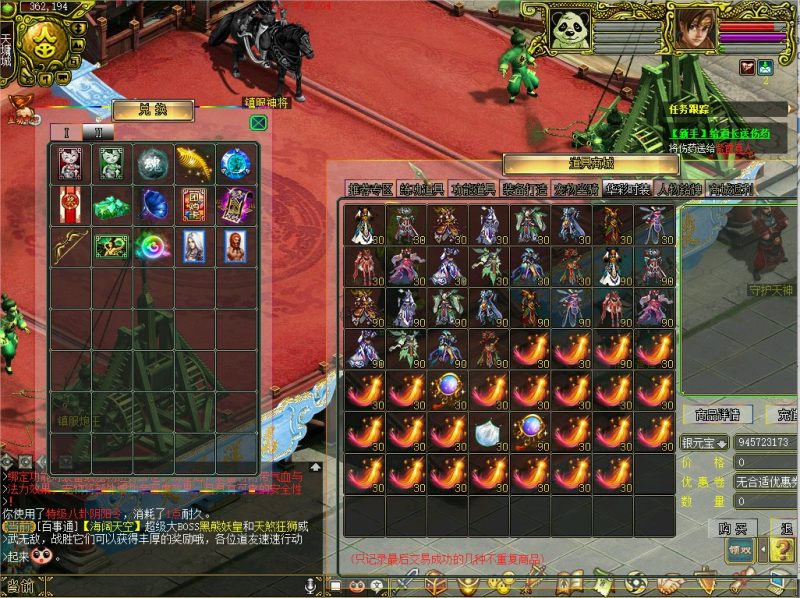Pick the green jade crystals item

pos(111,204)
